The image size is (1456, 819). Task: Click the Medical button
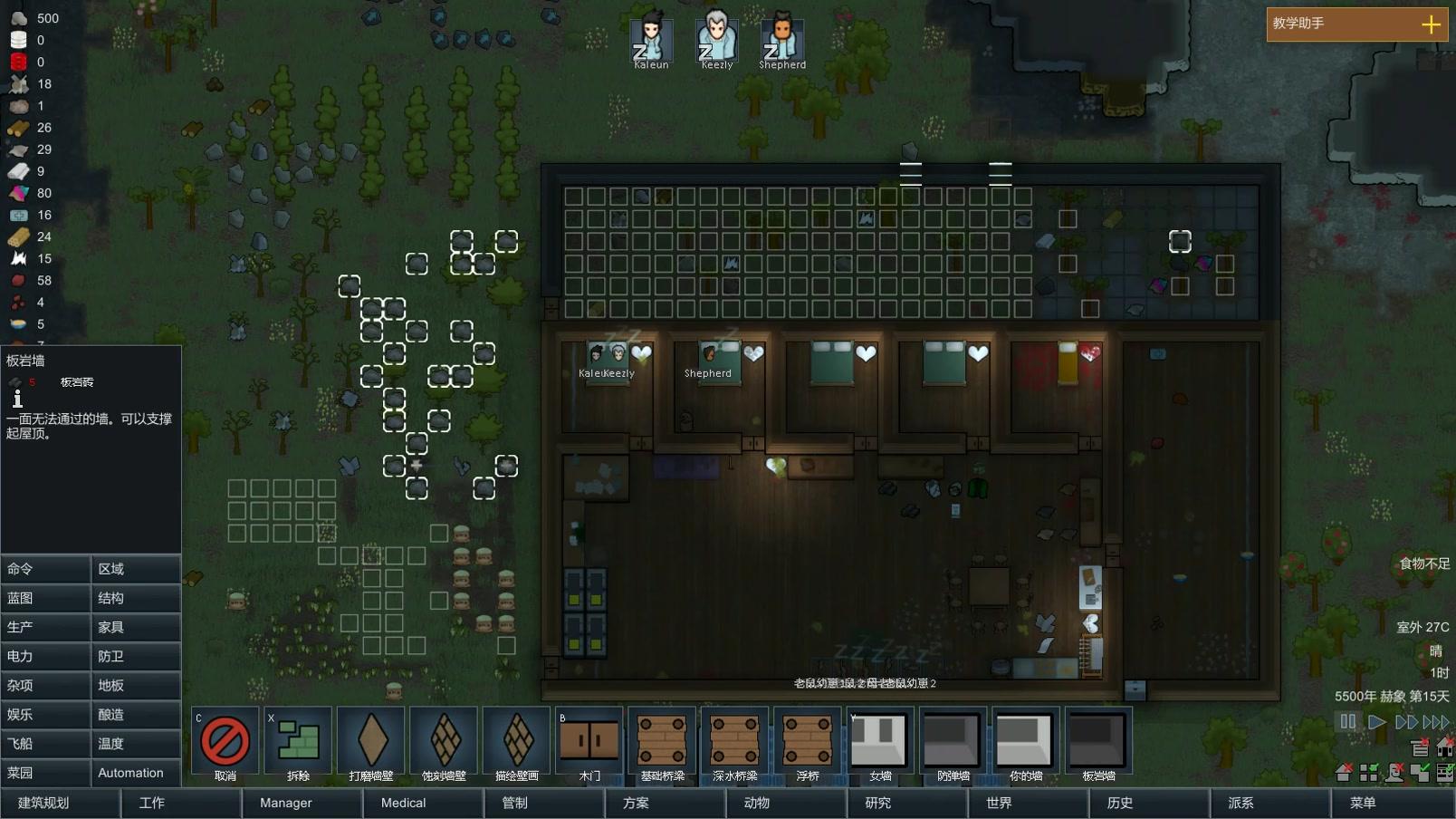401,803
